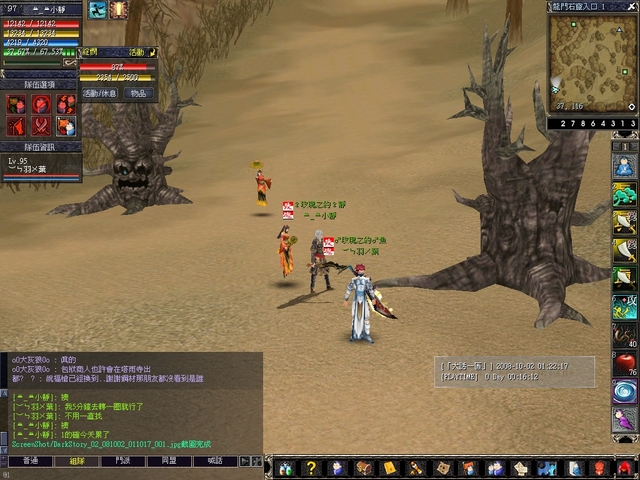Image resolution: width=640 pixels, height=480 pixels.
Task: Switch to the 喊話 shout chat tab
Action: coord(214,461)
